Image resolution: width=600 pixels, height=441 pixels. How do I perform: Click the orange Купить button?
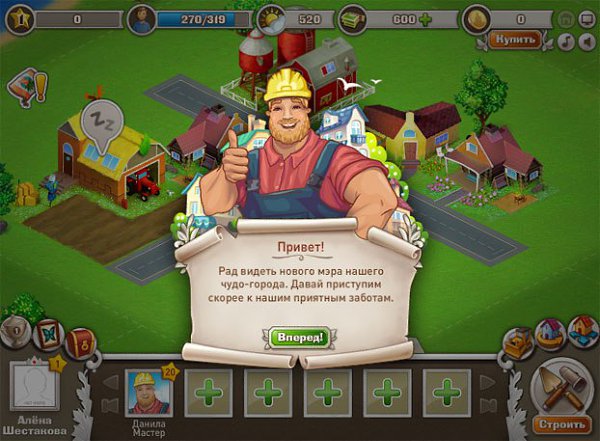point(515,40)
